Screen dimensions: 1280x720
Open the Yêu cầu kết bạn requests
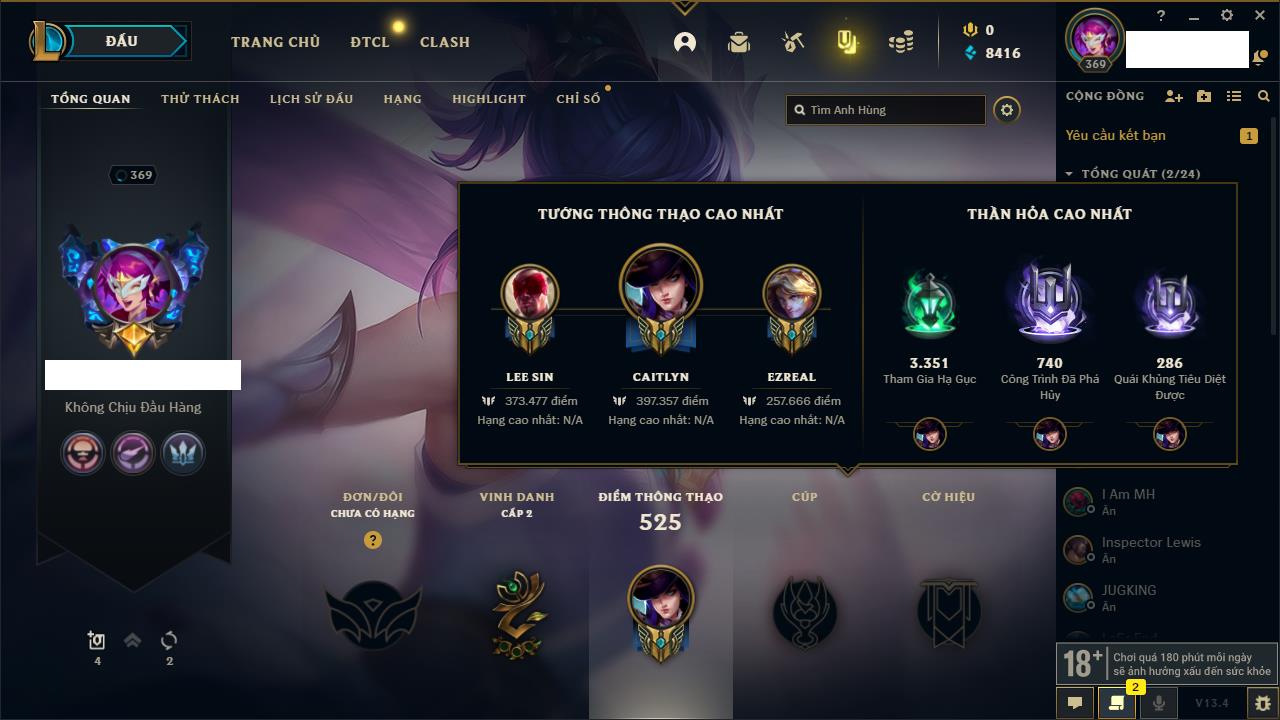[x=1115, y=135]
